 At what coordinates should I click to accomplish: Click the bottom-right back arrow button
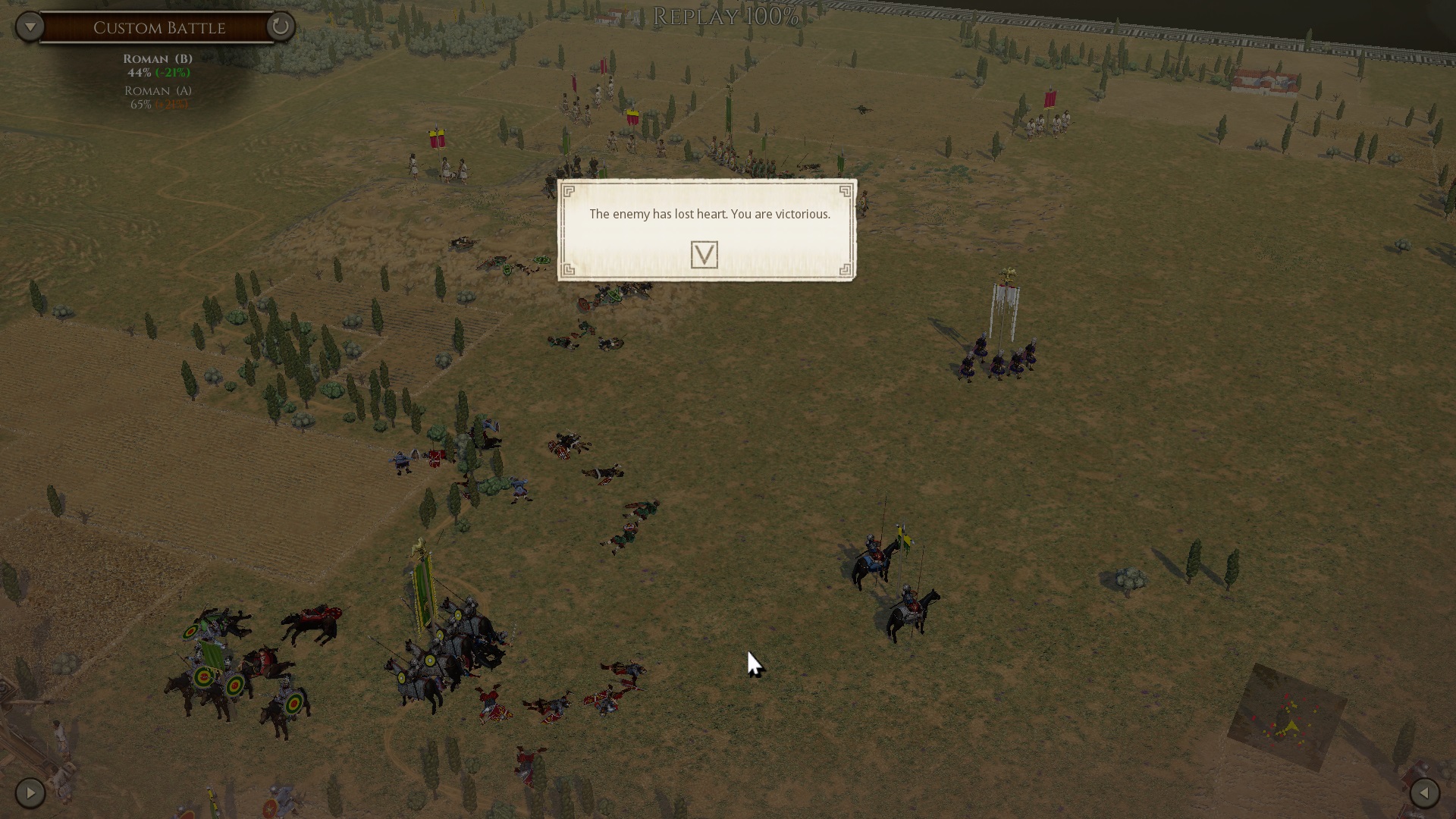[1424, 793]
